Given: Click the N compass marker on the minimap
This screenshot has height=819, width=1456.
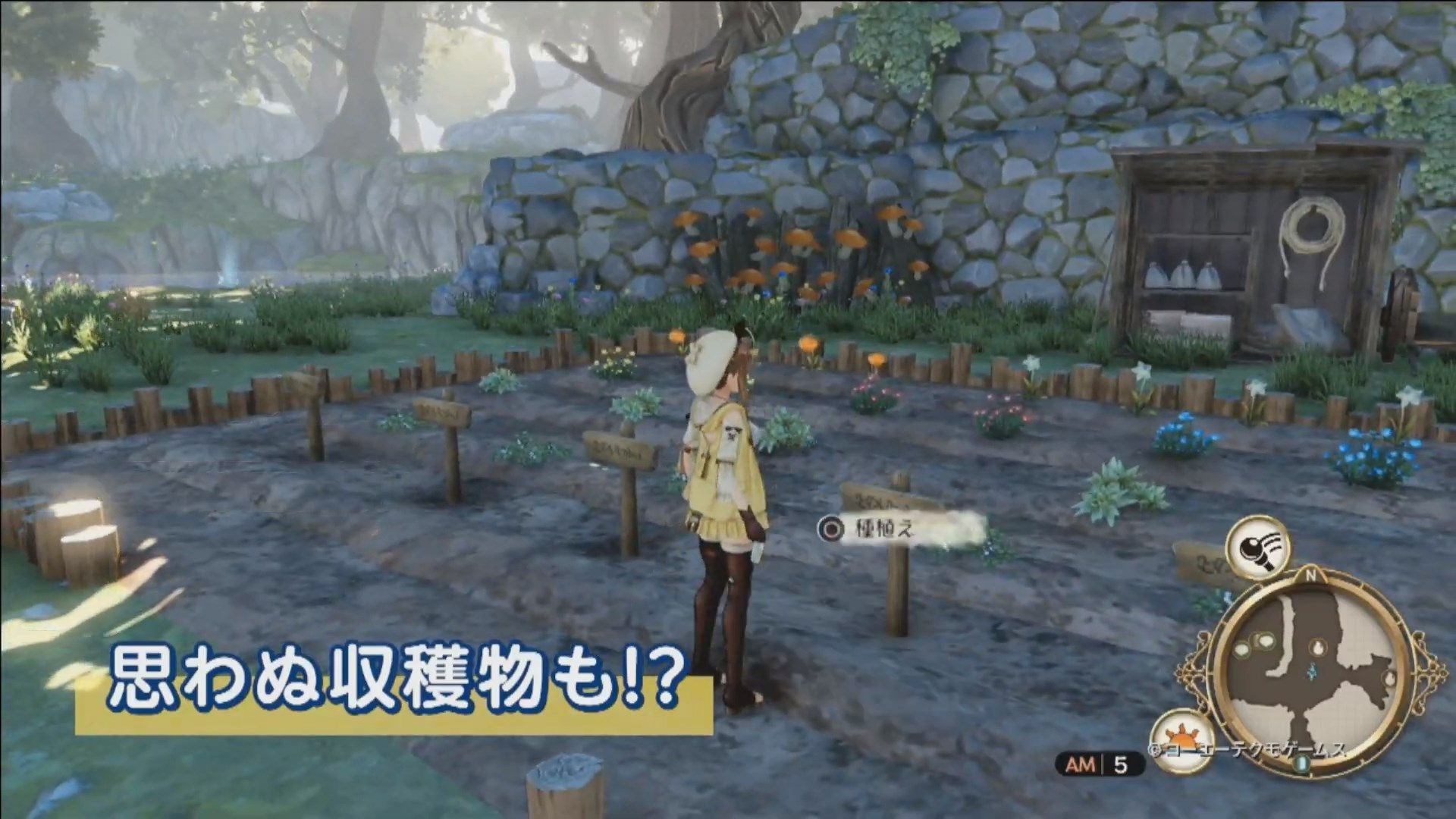Looking at the screenshot, I should click(1311, 573).
